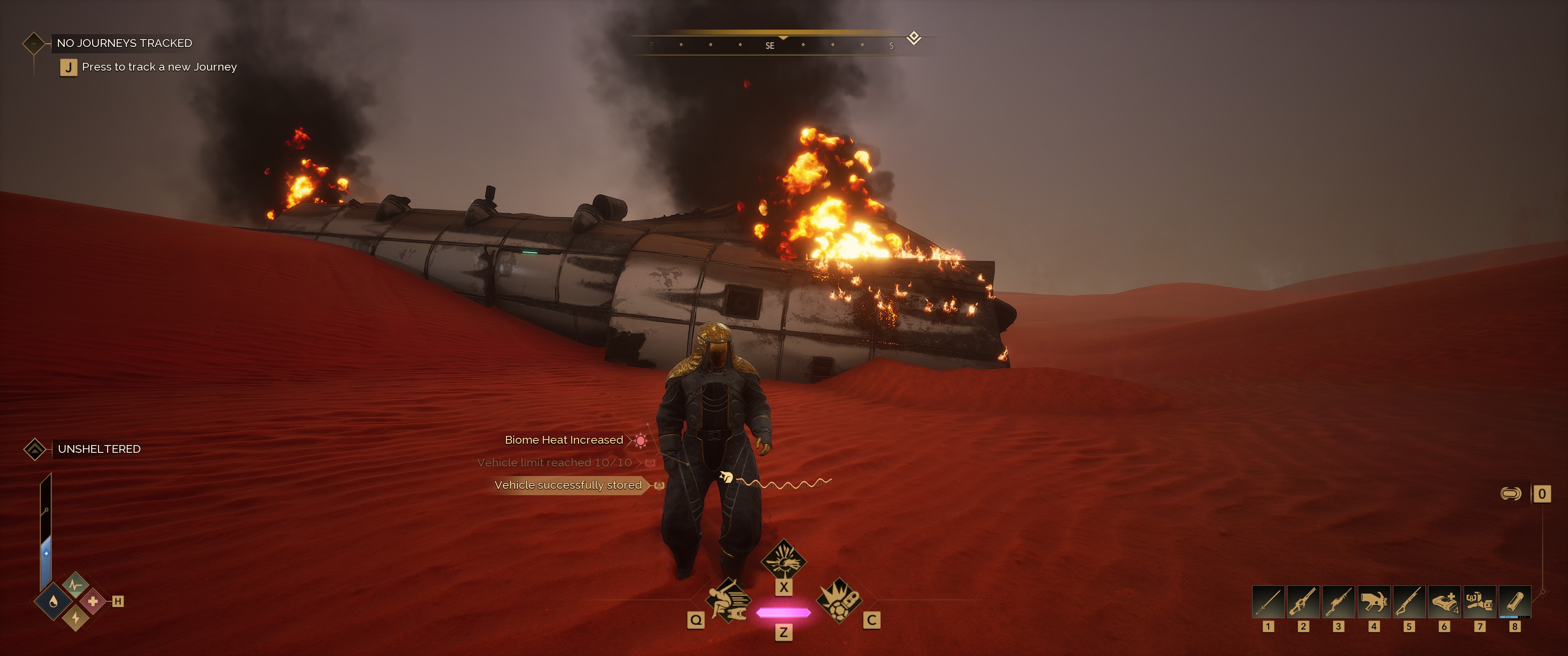
Task: Select the capsule-shaped icon above the hotbar
Action: [x=1511, y=493]
